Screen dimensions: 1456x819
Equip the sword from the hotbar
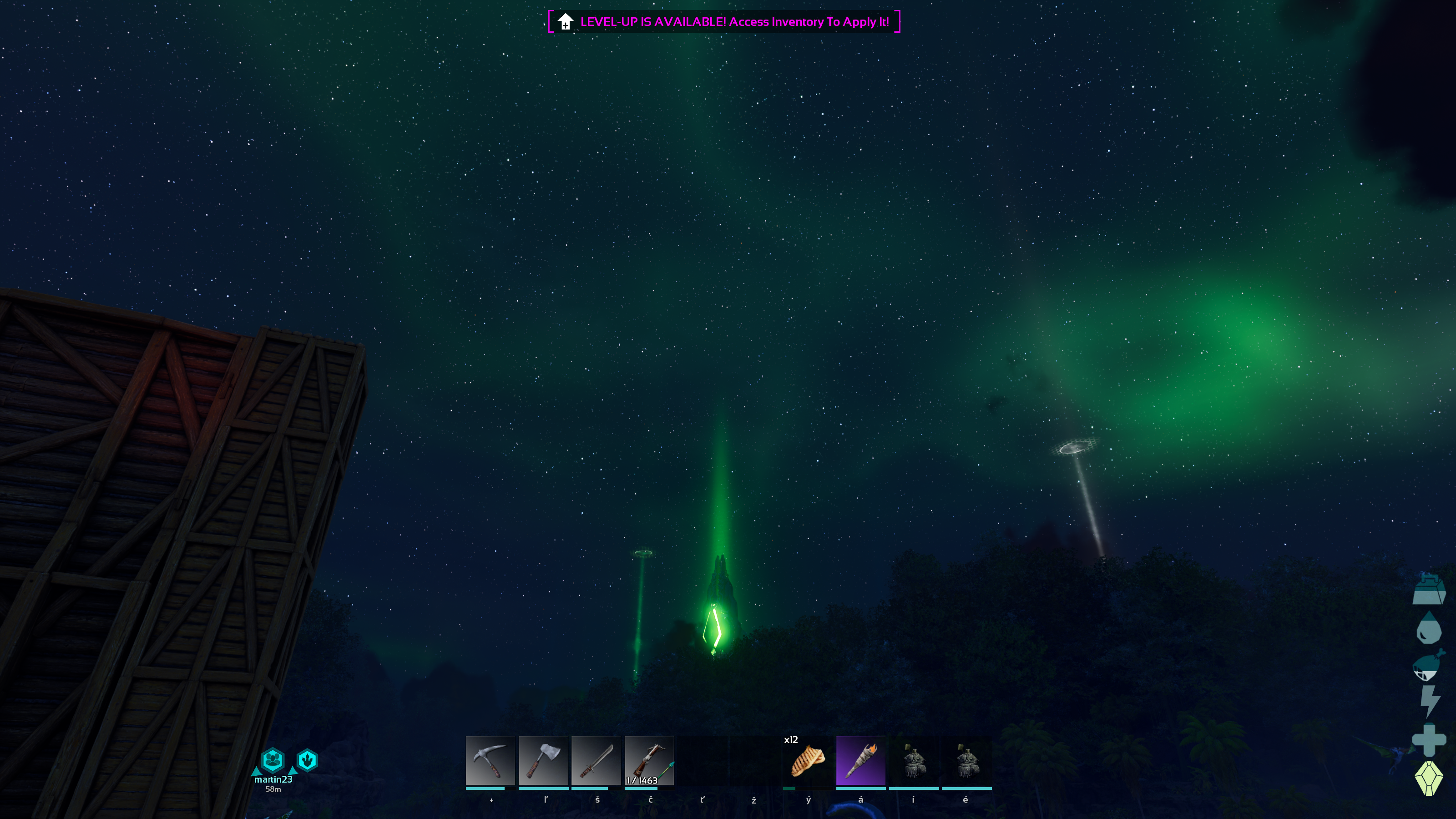tap(596, 761)
